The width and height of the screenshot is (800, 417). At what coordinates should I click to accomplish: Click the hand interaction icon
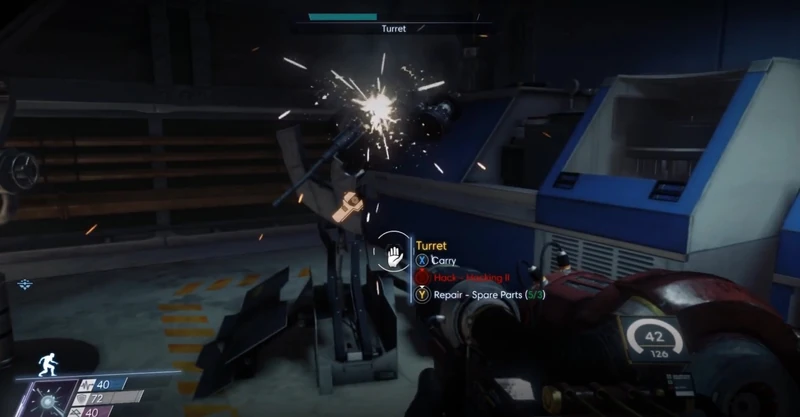click(393, 252)
